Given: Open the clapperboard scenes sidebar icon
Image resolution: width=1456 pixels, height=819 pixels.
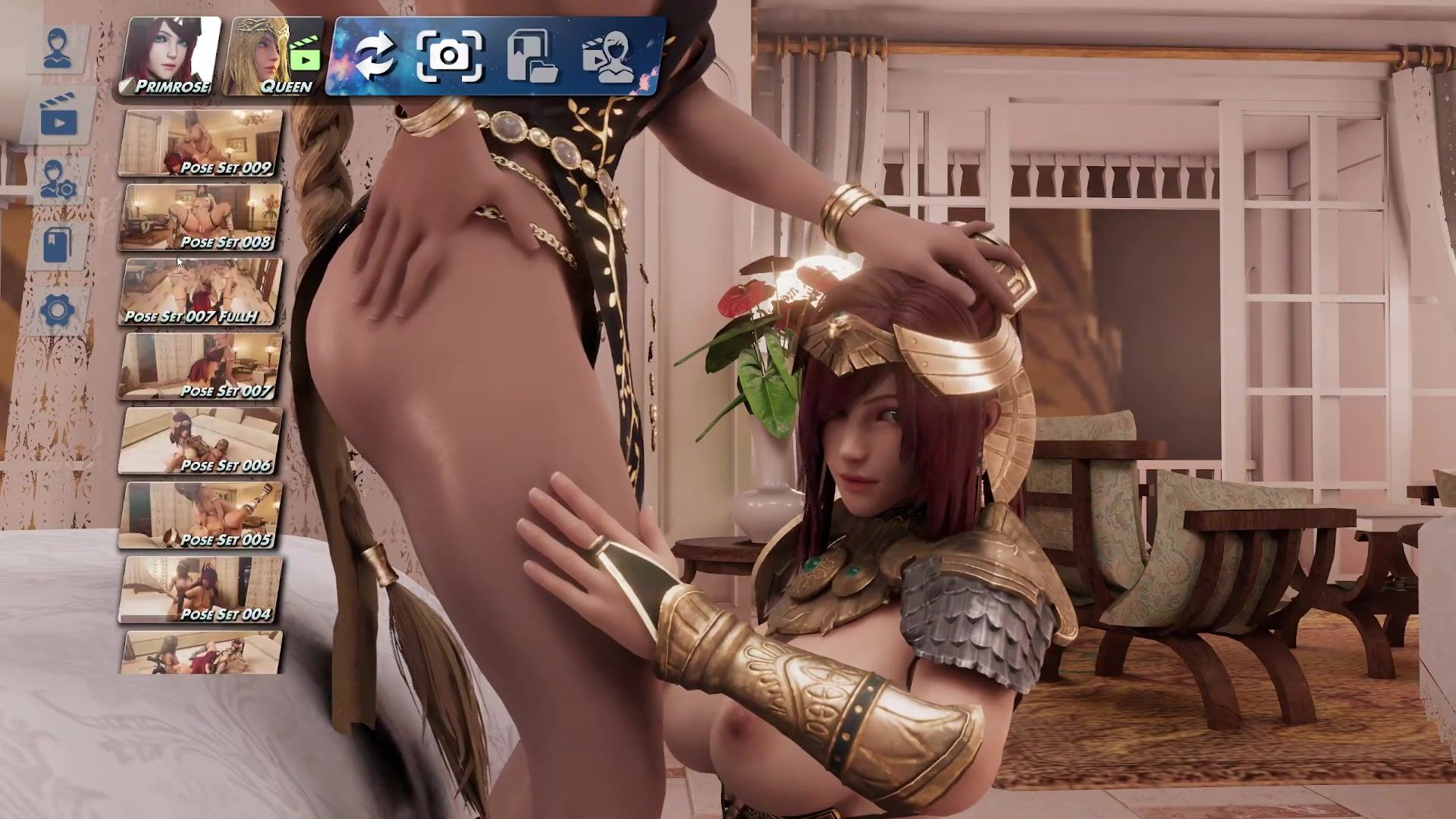Looking at the screenshot, I should point(58,115).
